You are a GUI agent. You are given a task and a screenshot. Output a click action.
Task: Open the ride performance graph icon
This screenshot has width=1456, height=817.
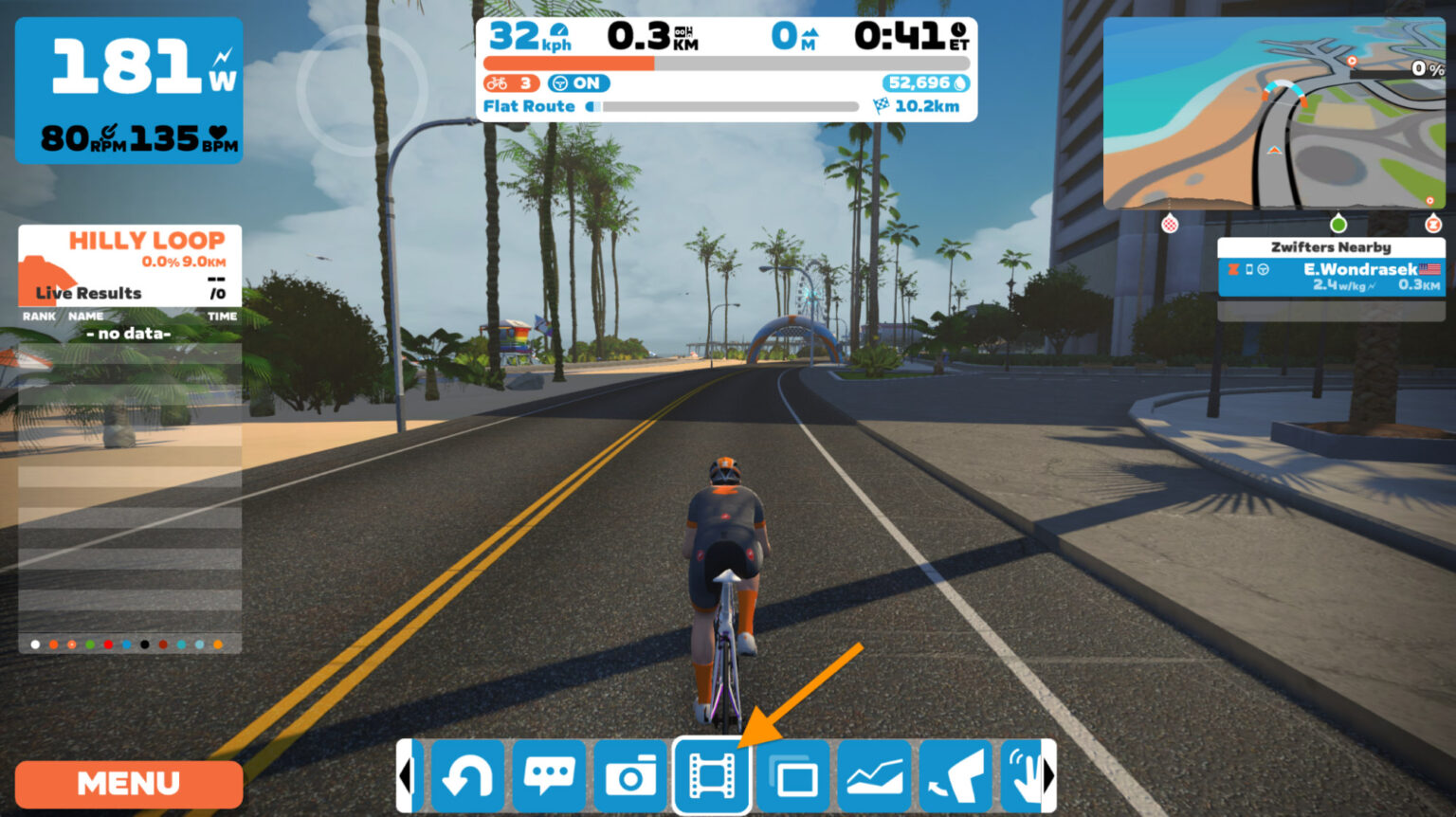875,775
